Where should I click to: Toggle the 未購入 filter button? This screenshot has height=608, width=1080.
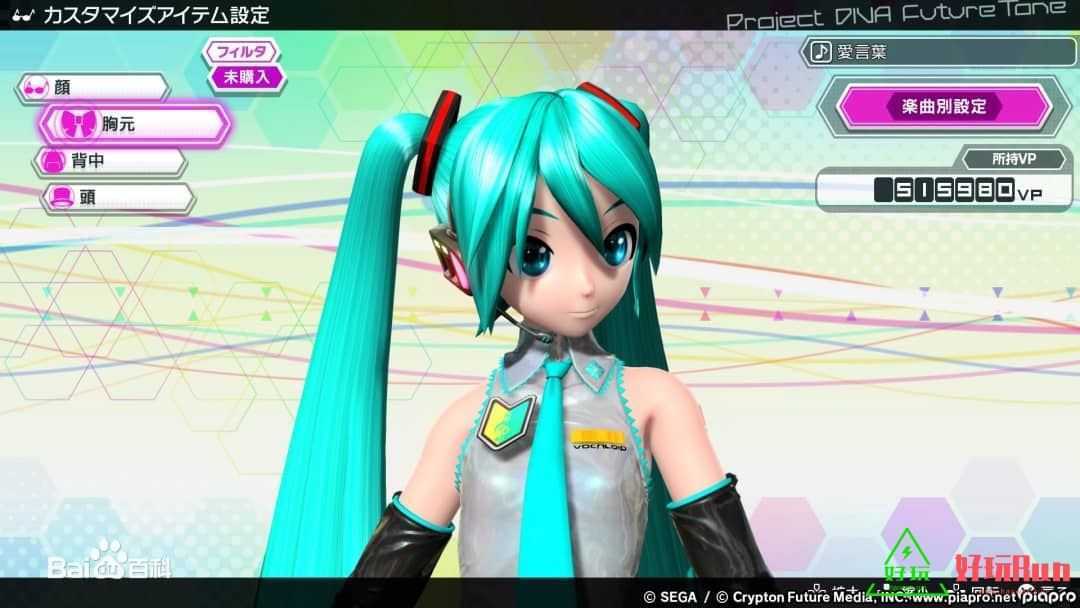coord(246,76)
